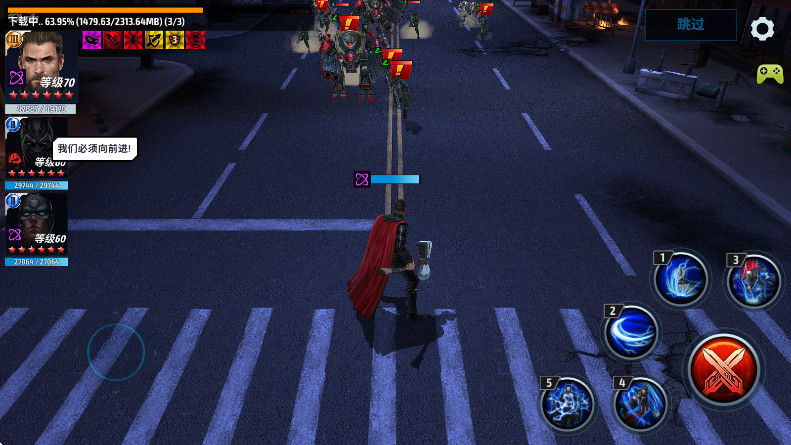Trigger skill 3 Thor lightning ability
Image resolution: width=791 pixels, height=445 pixels.
[x=754, y=281]
